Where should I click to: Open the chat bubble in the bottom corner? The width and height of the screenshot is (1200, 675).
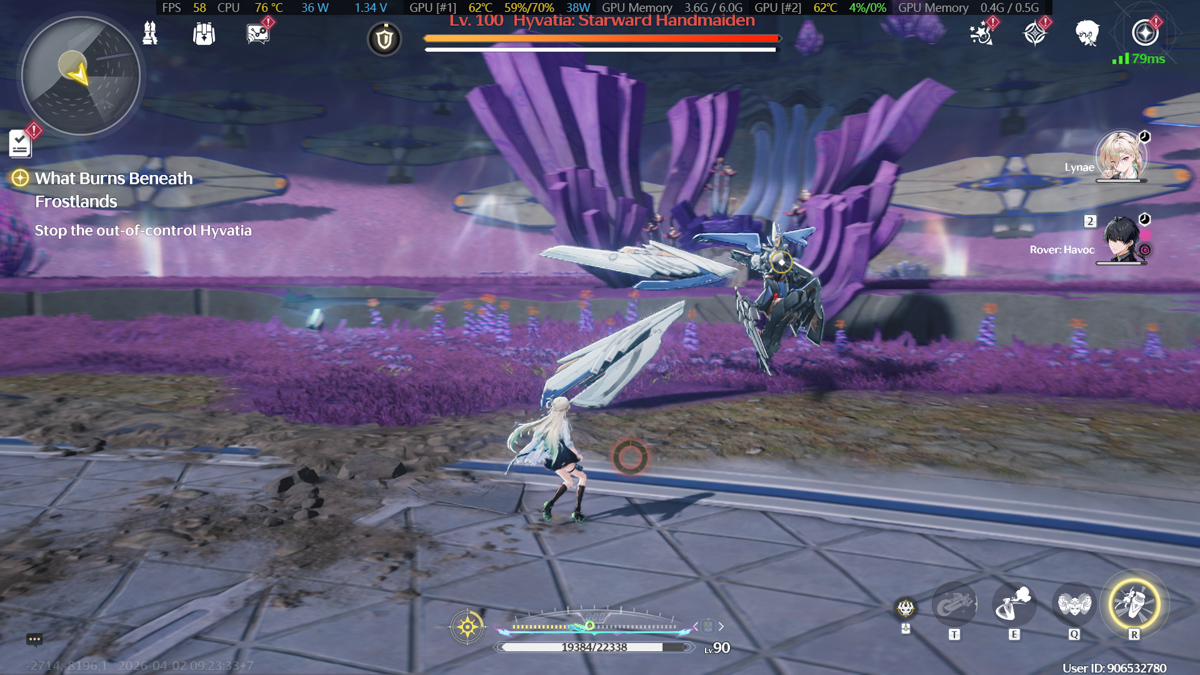click(35, 639)
